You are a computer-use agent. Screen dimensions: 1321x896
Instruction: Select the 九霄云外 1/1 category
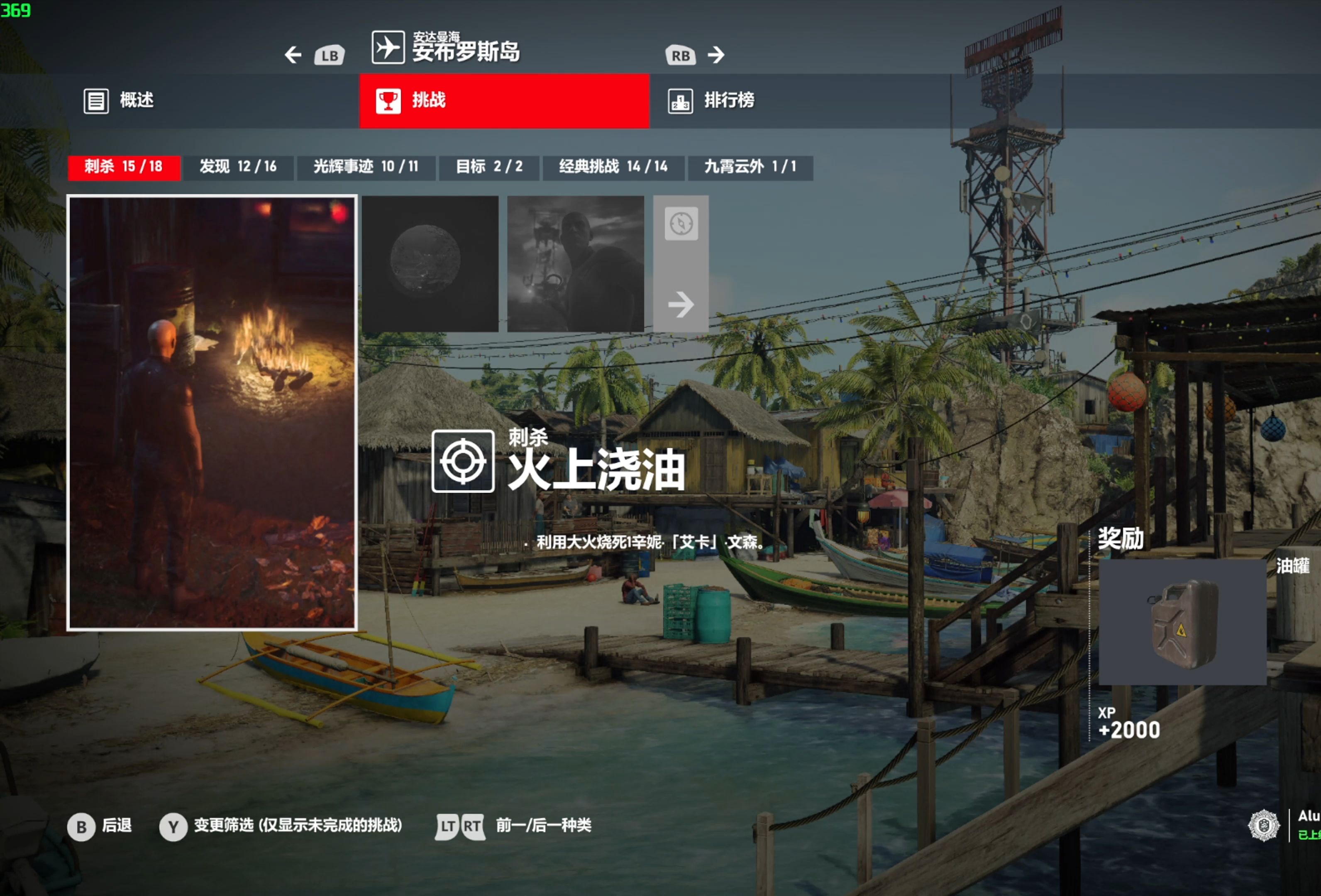point(750,167)
